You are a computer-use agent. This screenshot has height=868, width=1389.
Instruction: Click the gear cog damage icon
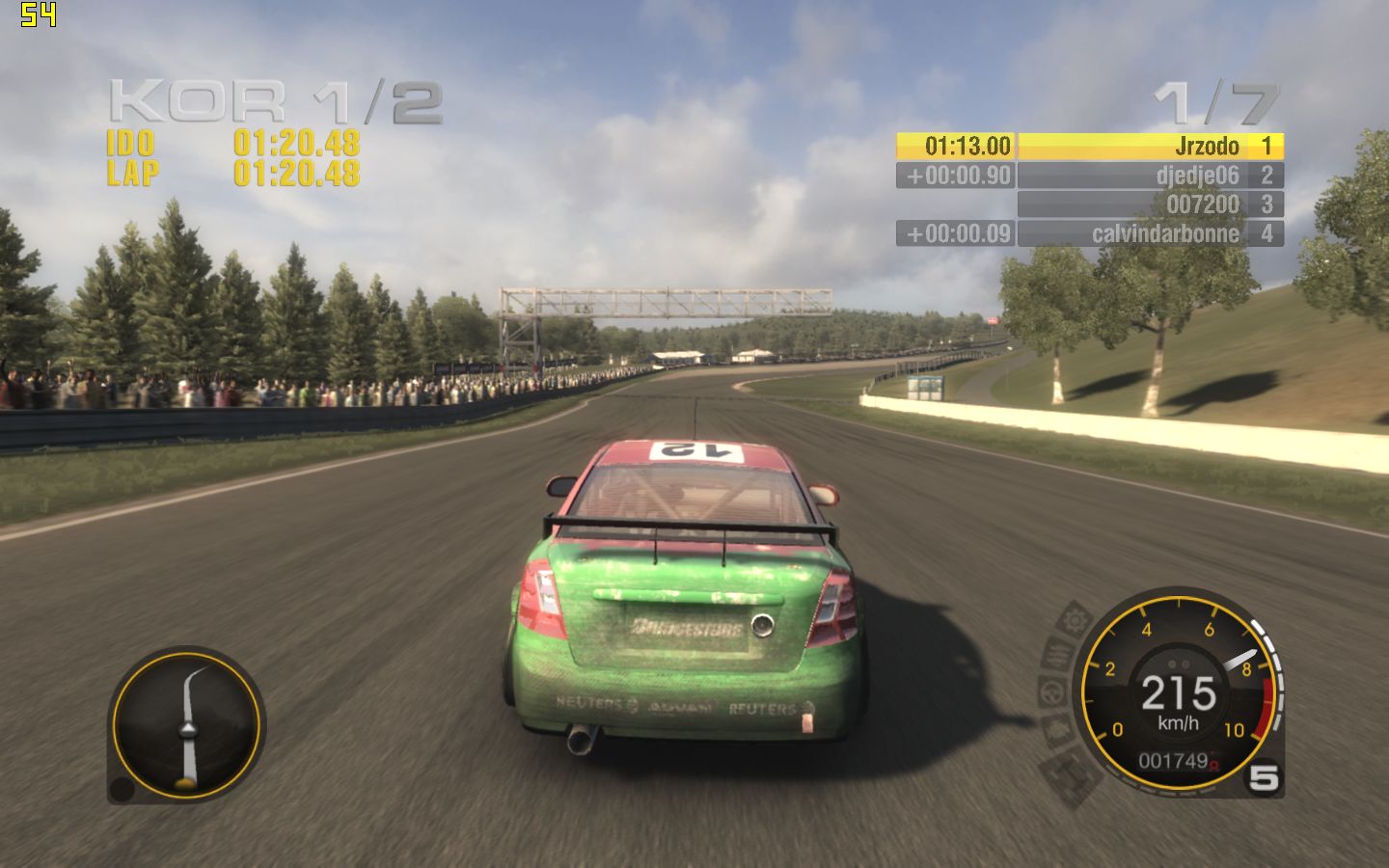[1076, 618]
